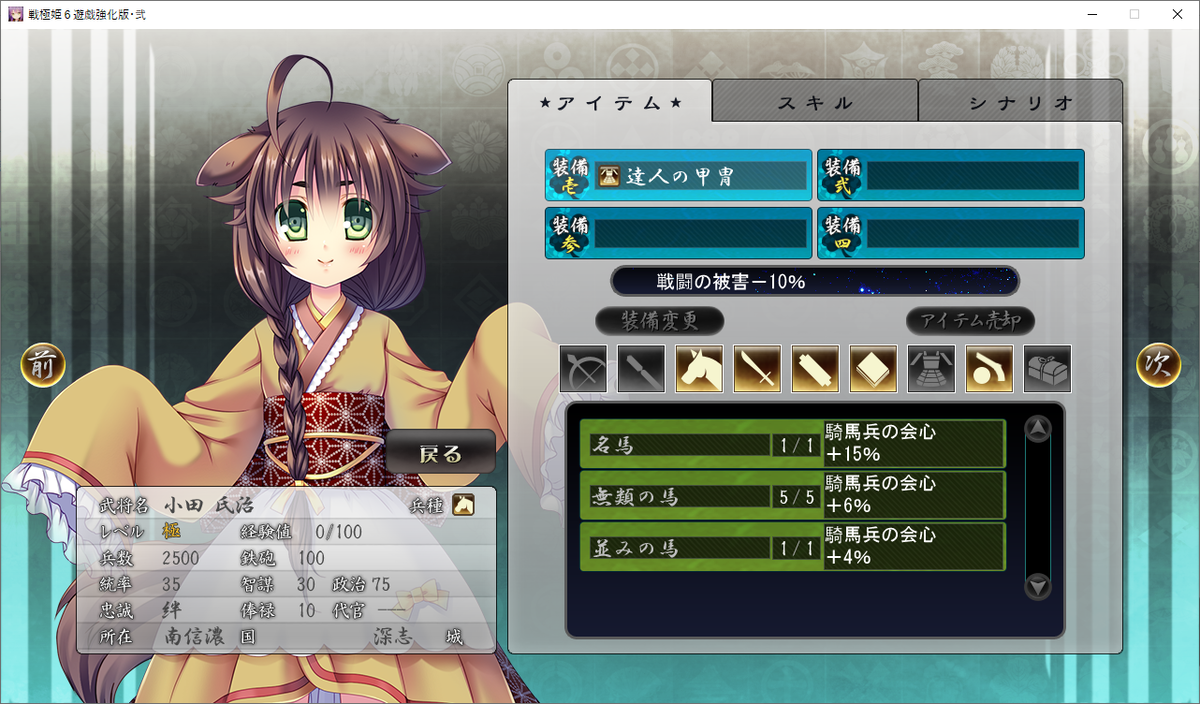Show the scroll item category
Image resolution: width=1200 pixels, height=704 pixels.
pyautogui.click(x=816, y=369)
